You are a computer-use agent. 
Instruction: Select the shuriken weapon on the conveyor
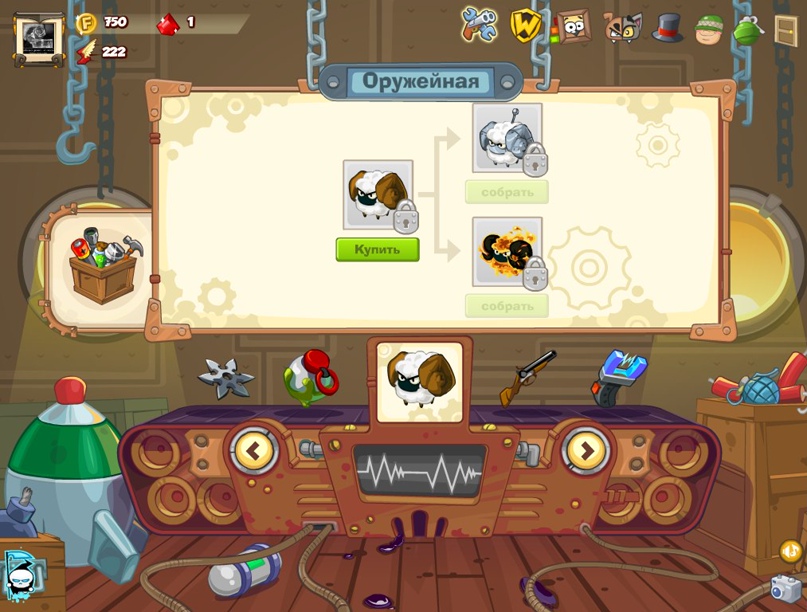[225, 377]
